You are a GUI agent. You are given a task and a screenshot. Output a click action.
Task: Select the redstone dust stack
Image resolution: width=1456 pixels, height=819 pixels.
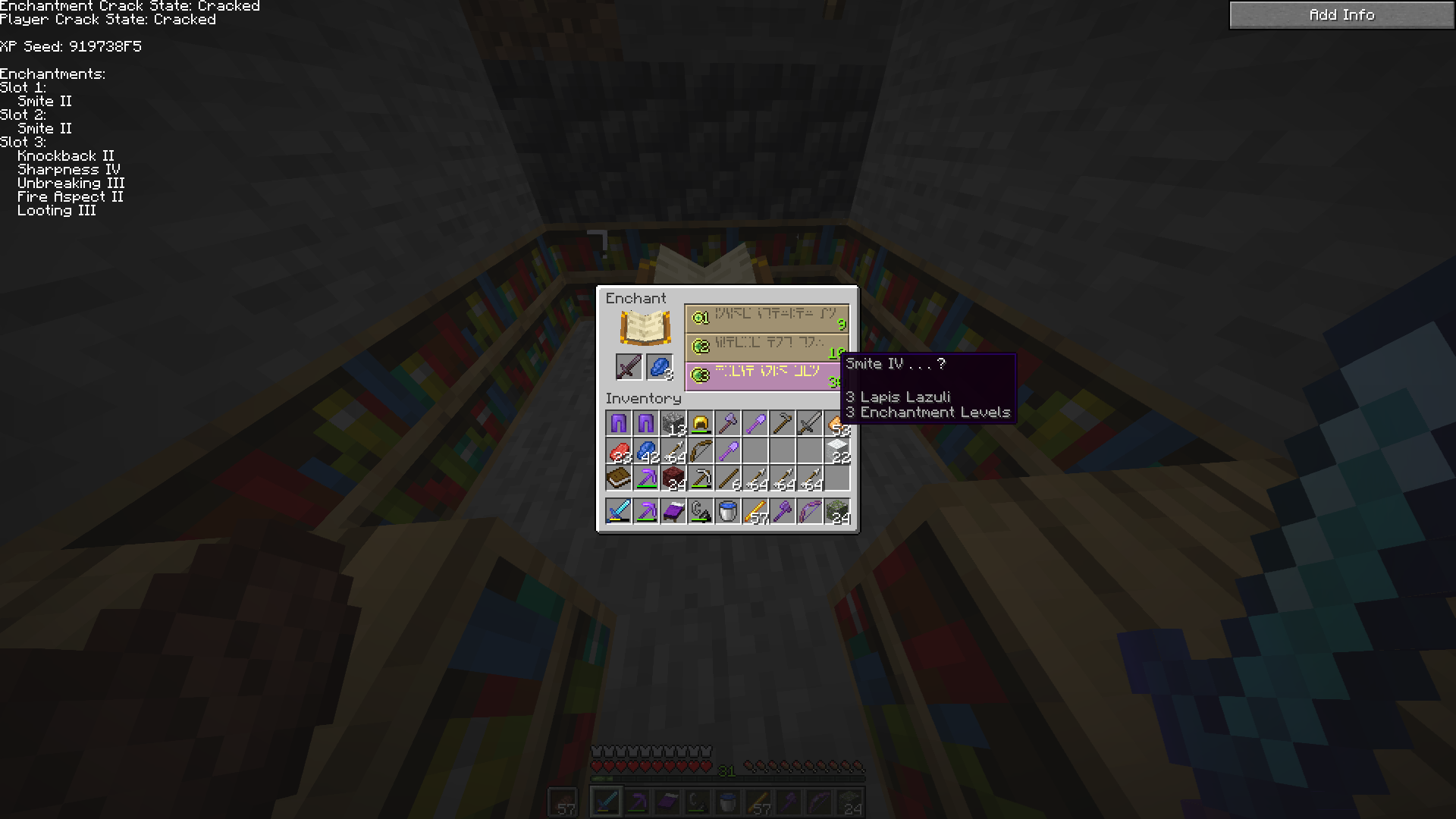[618, 450]
